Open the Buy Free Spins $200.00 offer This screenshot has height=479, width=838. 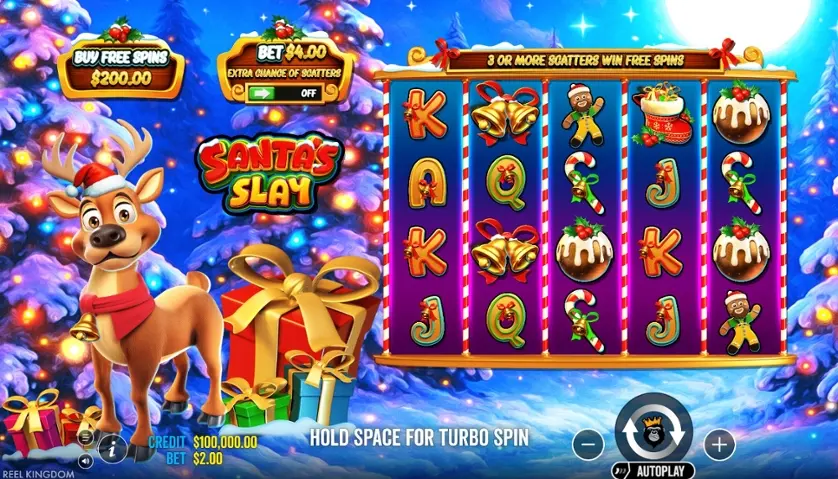pyautogui.click(x=120, y=67)
